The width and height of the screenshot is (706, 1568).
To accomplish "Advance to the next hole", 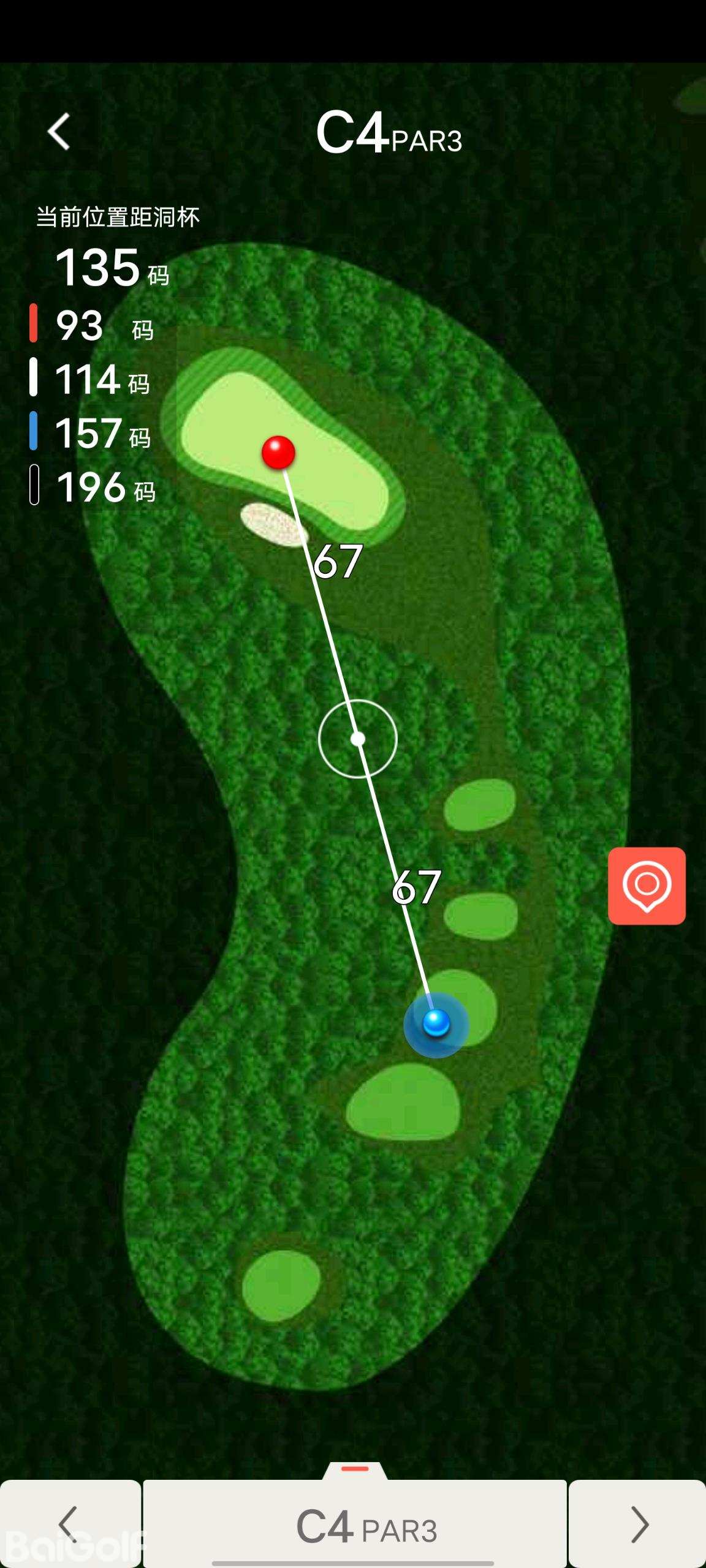I will point(637,1524).
